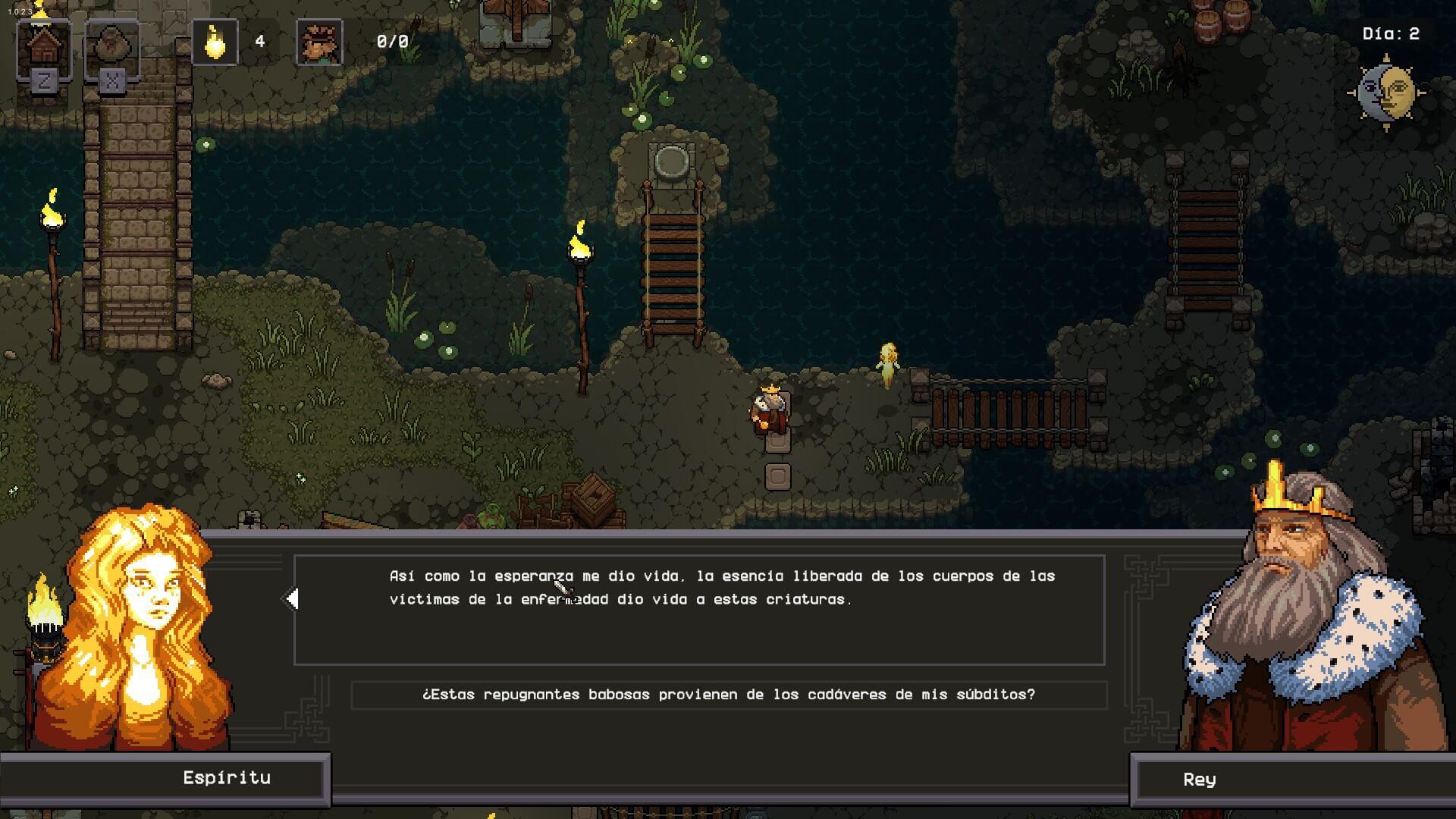Image resolution: width=1456 pixels, height=819 pixels.
Task: Click the Espíritu dialogue text box
Action: coord(698,610)
